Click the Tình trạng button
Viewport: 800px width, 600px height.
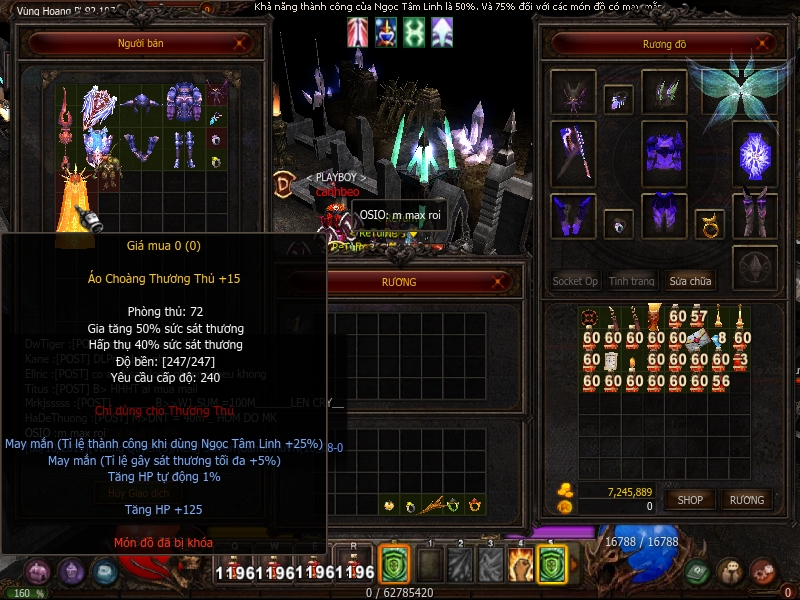[632, 281]
